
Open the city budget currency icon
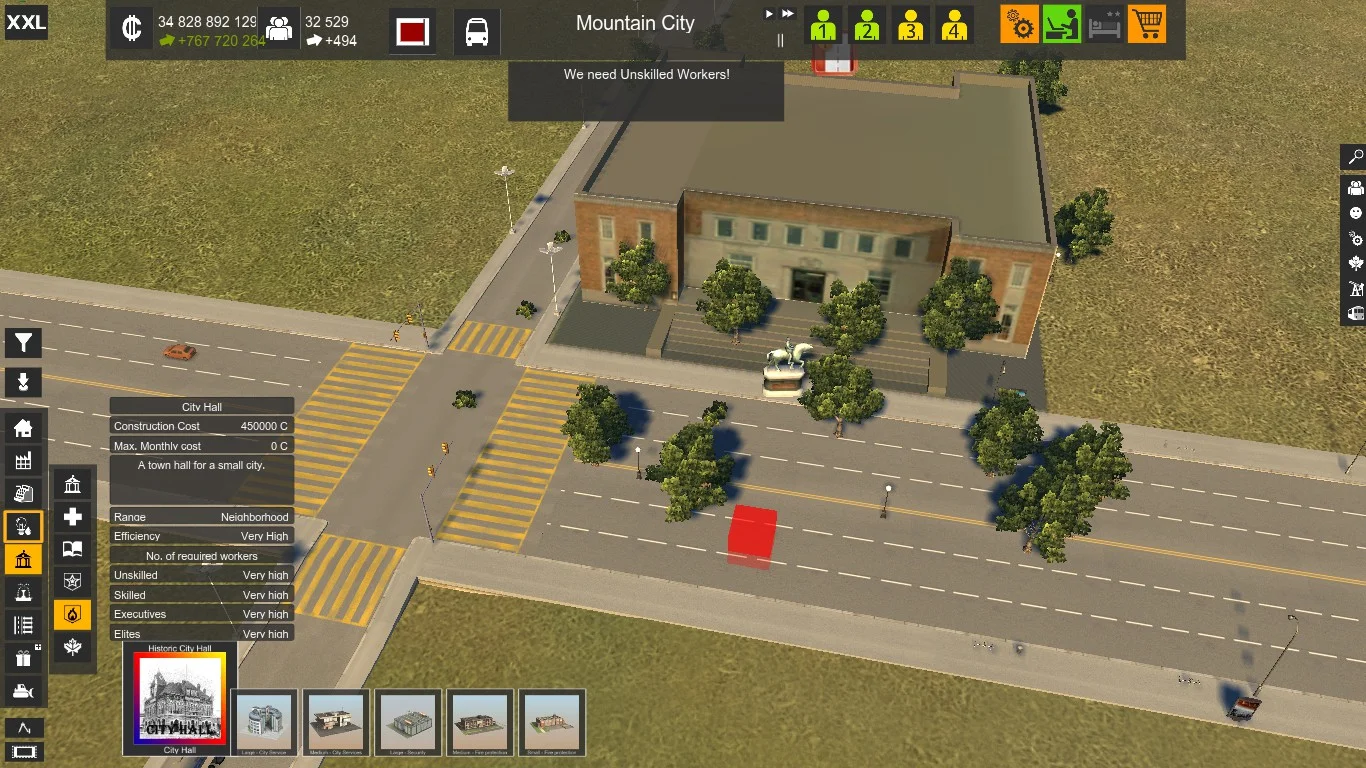point(131,29)
